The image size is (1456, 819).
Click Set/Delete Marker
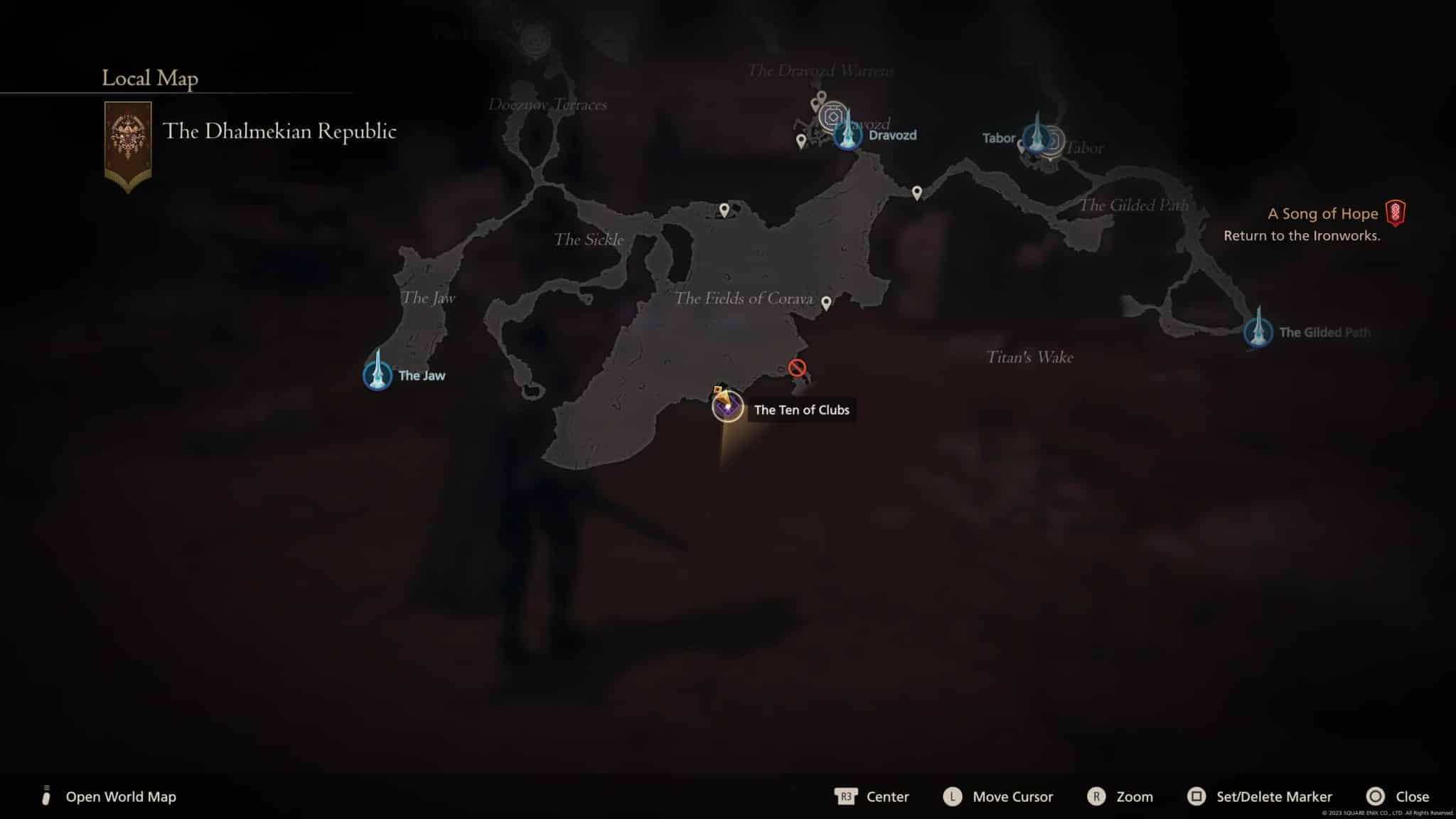1275,797
